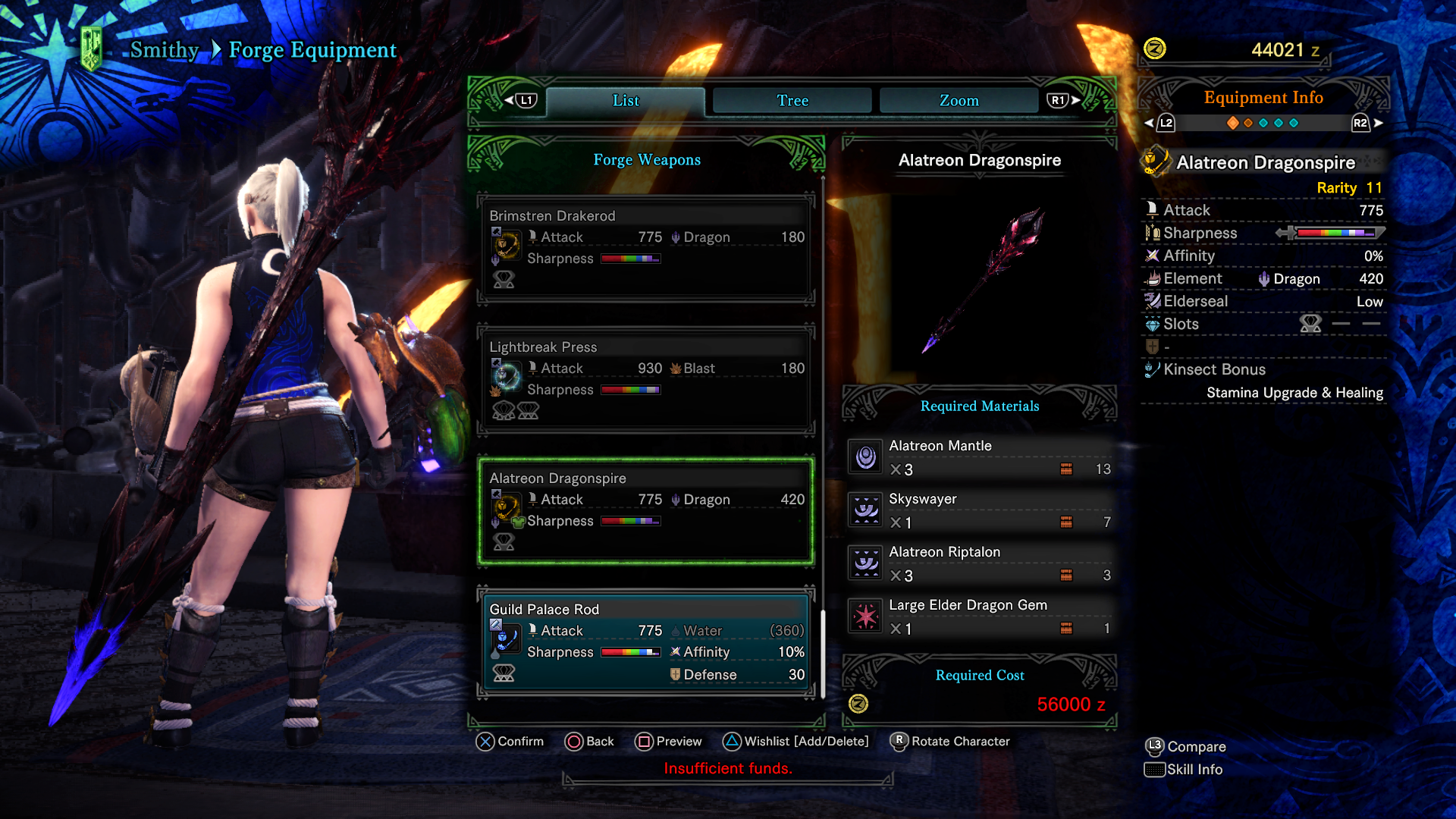Open the weapon Preview
Image resolution: width=1456 pixels, height=819 pixels.
tap(668, 742)
